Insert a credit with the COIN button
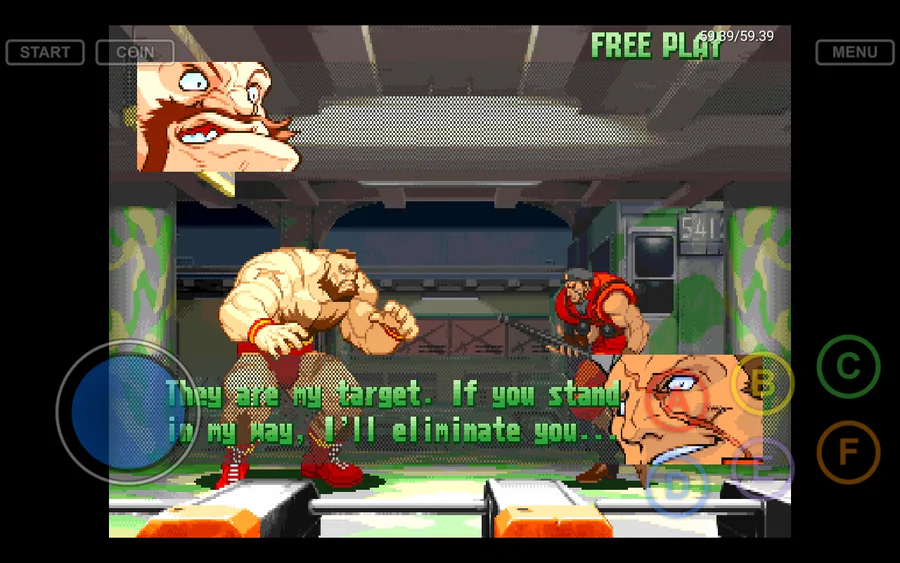The width and height of the screenshot is (900, 563). (135, 52)
